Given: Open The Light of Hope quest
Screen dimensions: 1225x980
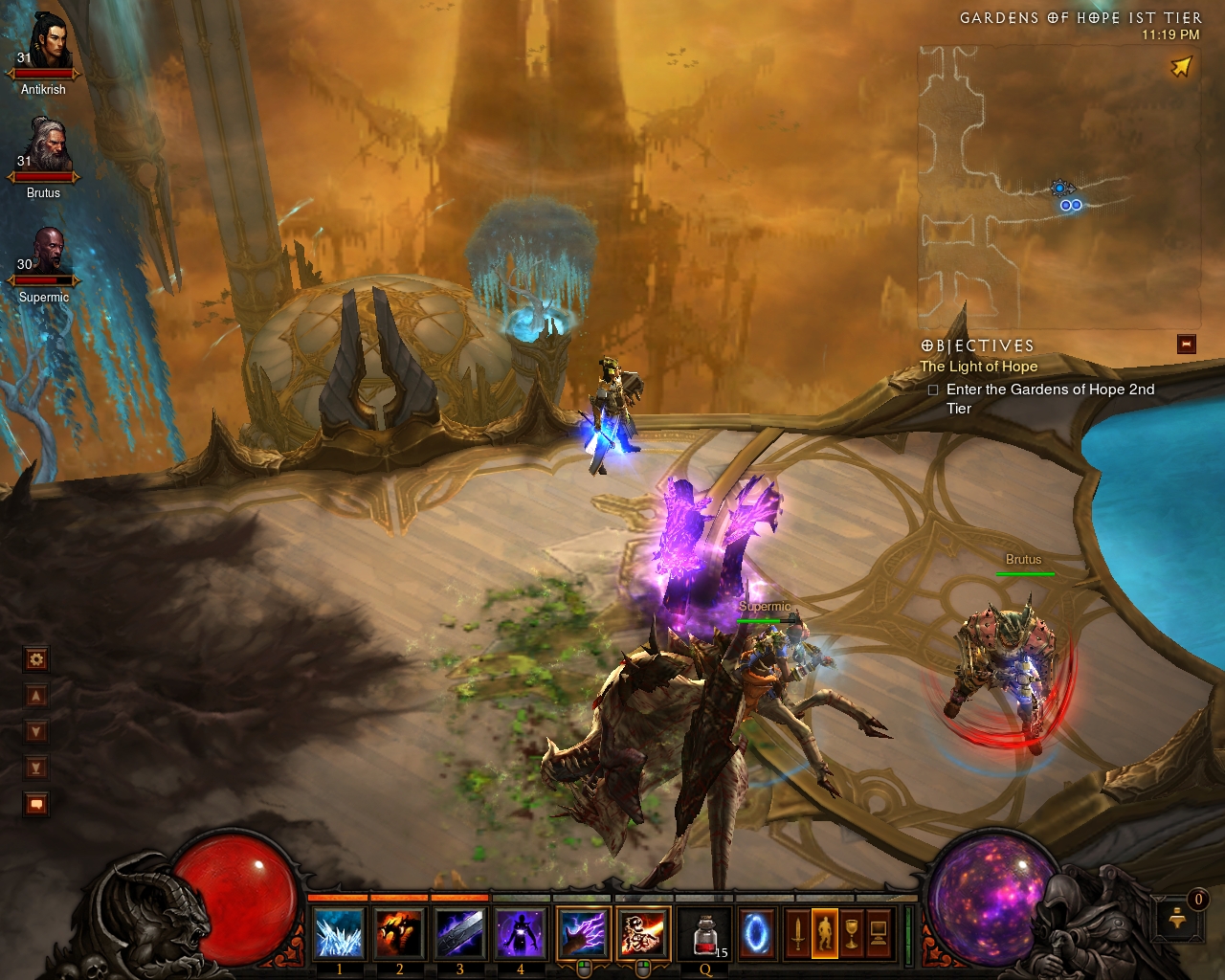Looking at the screenshot, I should pyautogui.click(x=978, y=367).
